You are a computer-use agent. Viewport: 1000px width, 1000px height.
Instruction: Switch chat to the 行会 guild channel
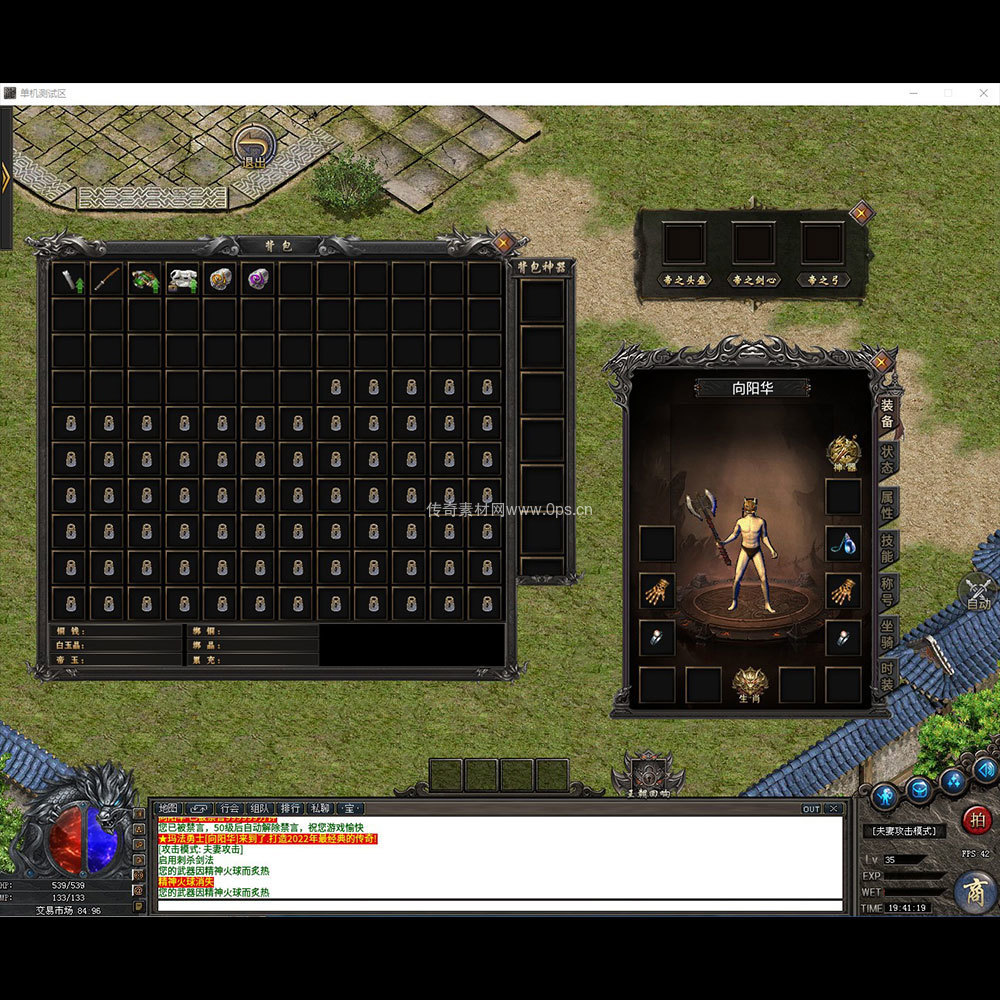click(x=230, y=808)
